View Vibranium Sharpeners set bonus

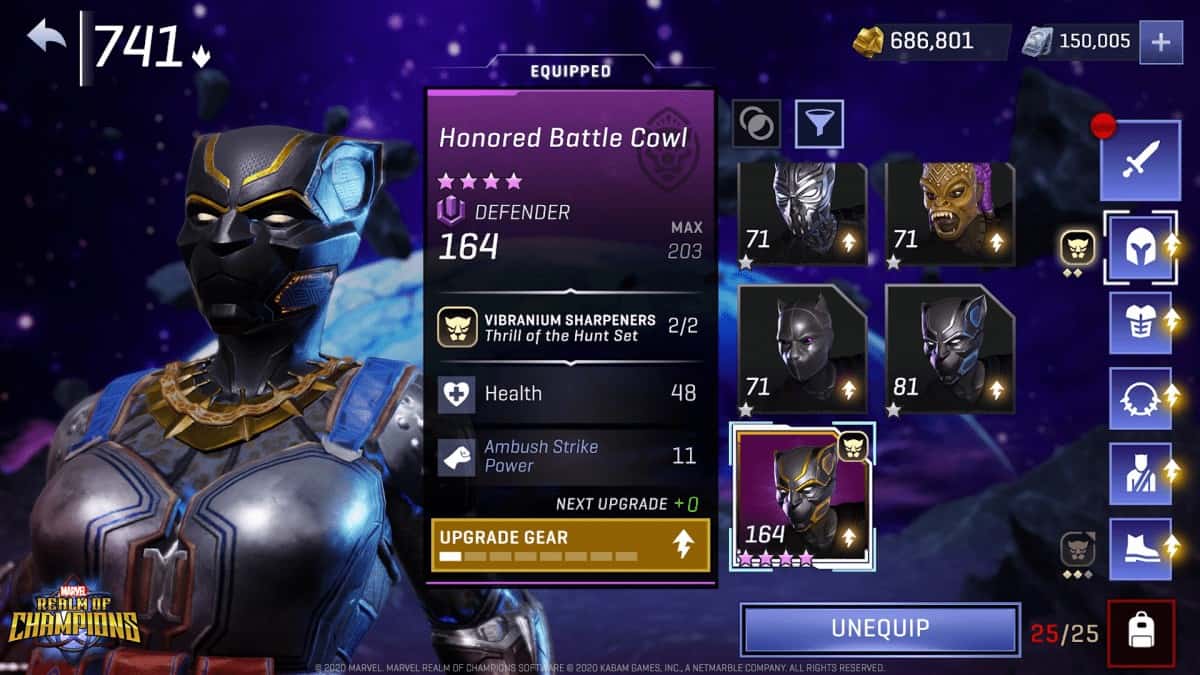tap(570, 327)
